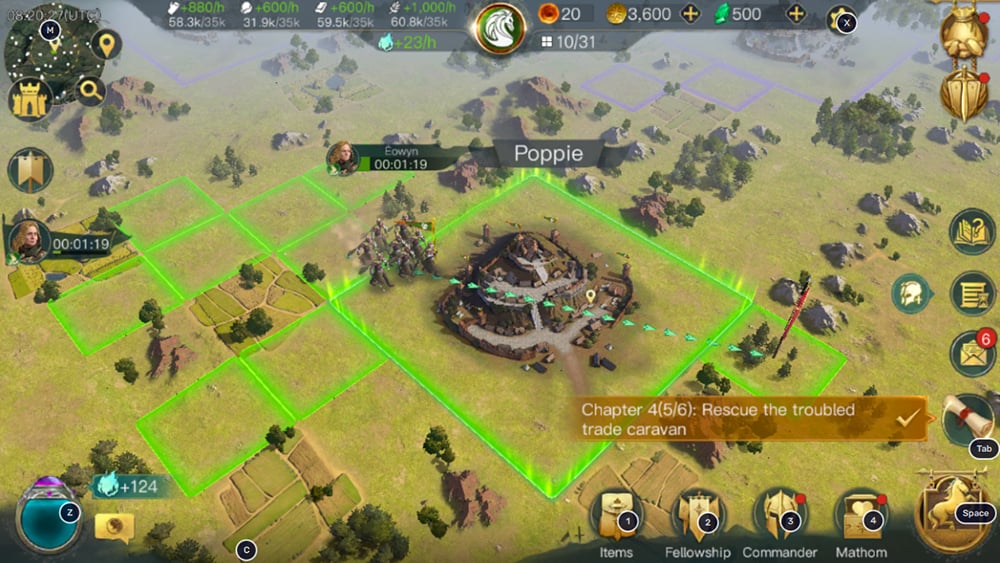Image resolution: width=1000 pixels, height=563 pixels.
Task: Open the Items menu
Action: [615, 516]
